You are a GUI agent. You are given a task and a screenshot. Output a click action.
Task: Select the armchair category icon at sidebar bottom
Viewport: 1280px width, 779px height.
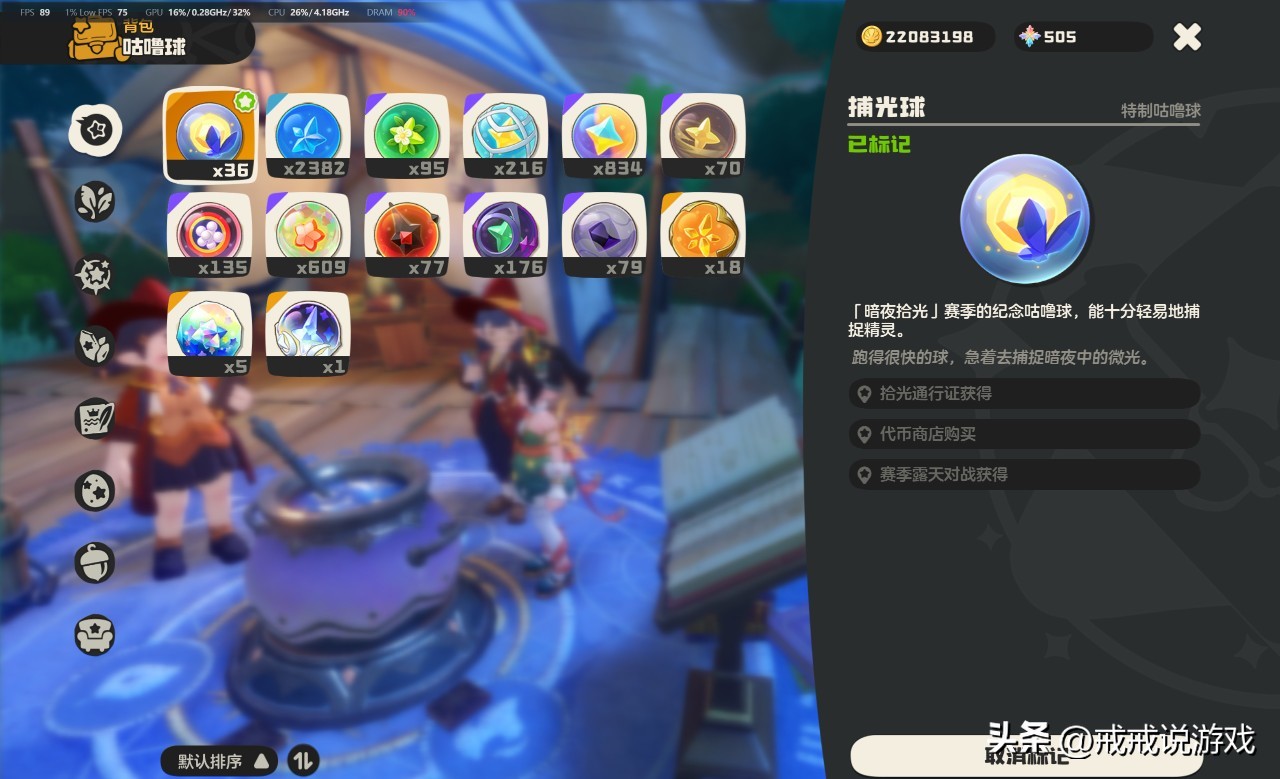(95, 635)
